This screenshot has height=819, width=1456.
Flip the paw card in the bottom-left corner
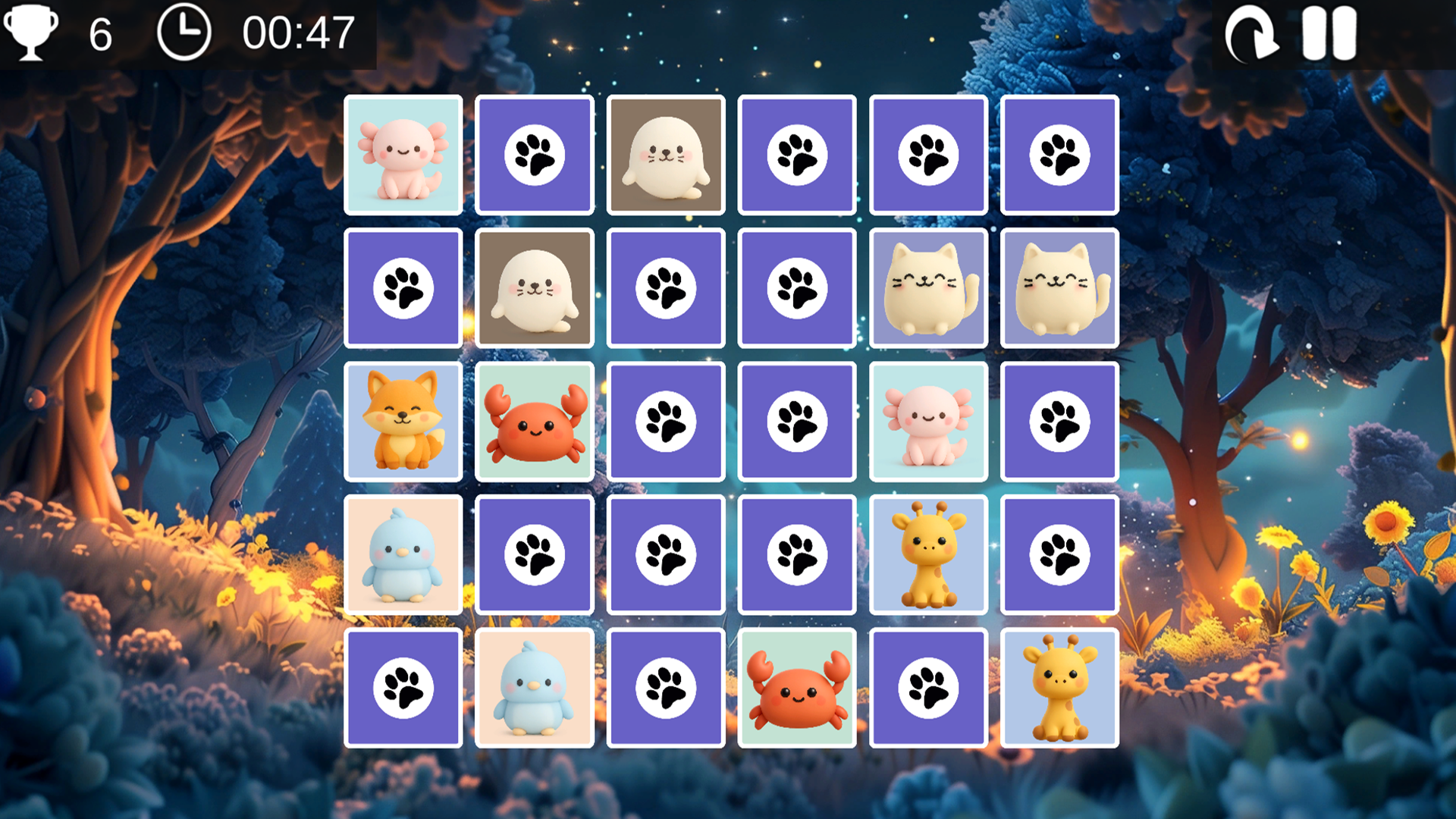click(x=403, y=686)
